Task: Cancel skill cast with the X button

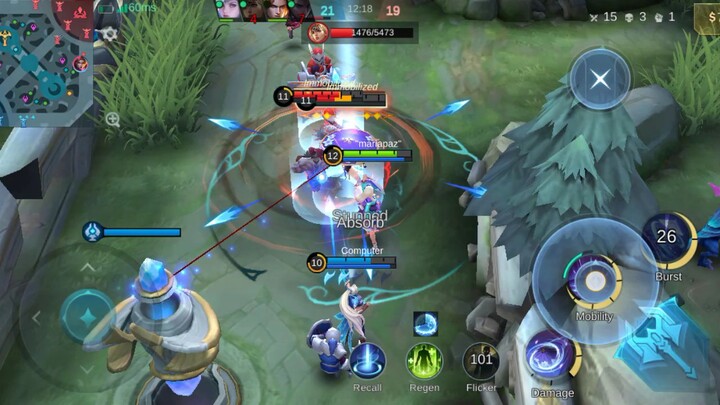Action: (x=600, y=79)
